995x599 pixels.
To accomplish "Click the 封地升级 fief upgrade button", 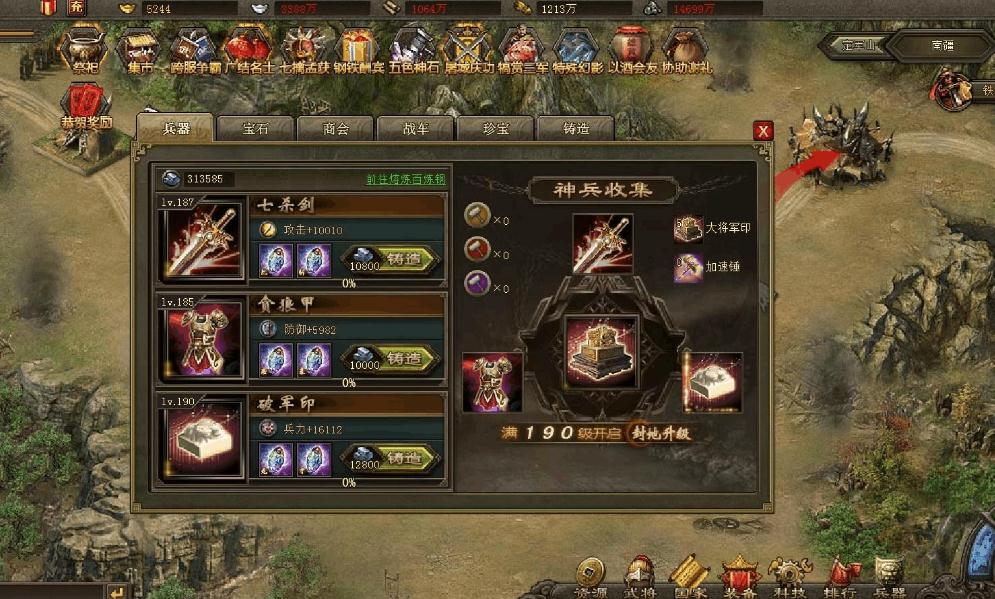I will pyautogui.click(x=660, y=434).
